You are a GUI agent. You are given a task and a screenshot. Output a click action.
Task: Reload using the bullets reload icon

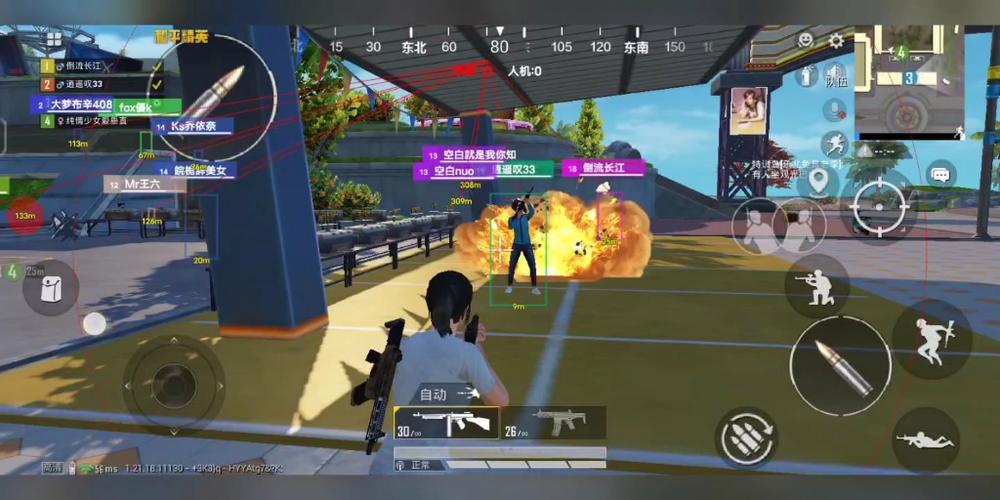tap(747, 437)
